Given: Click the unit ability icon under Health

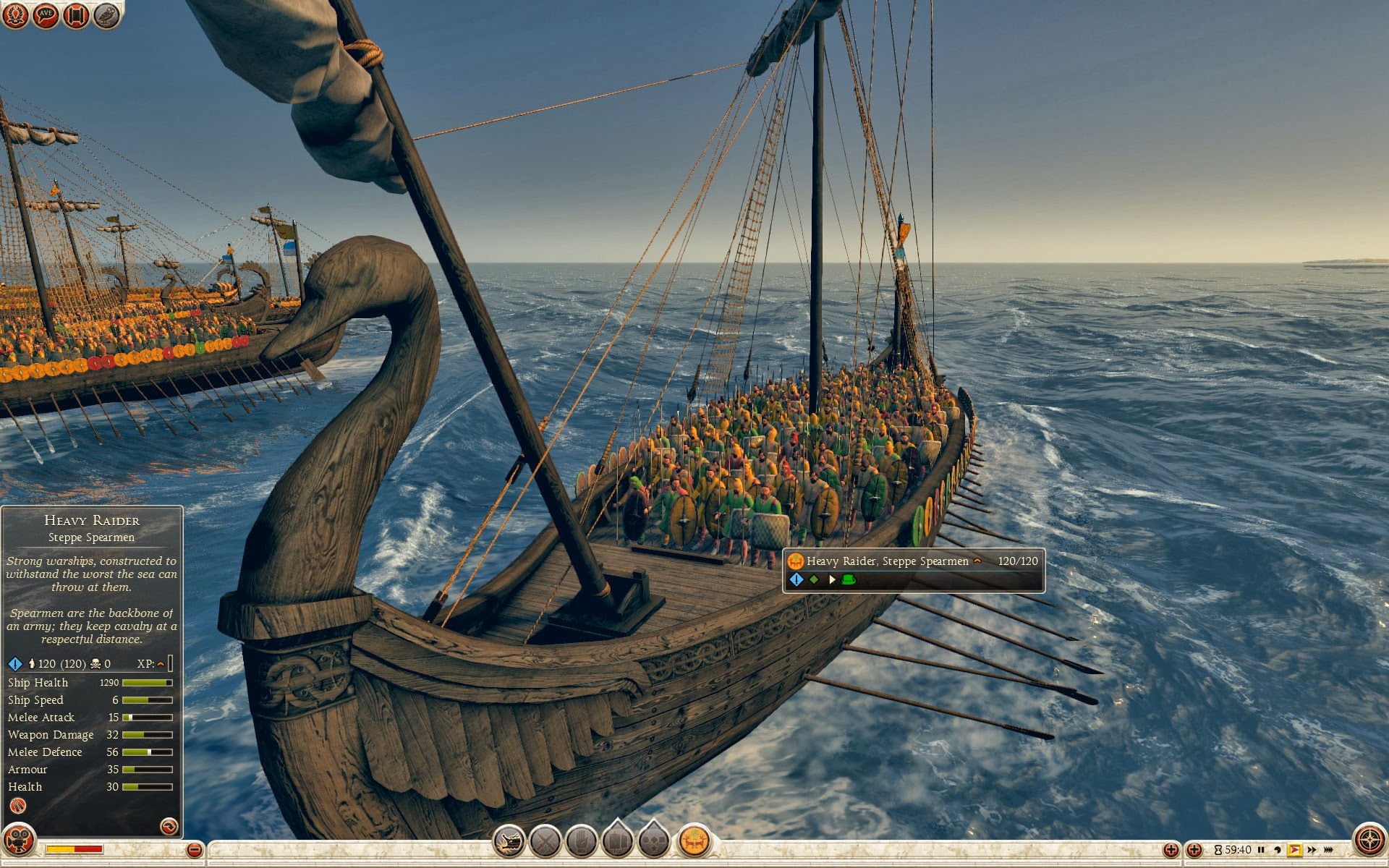Looking at the screenshot, I should (17, 806).
